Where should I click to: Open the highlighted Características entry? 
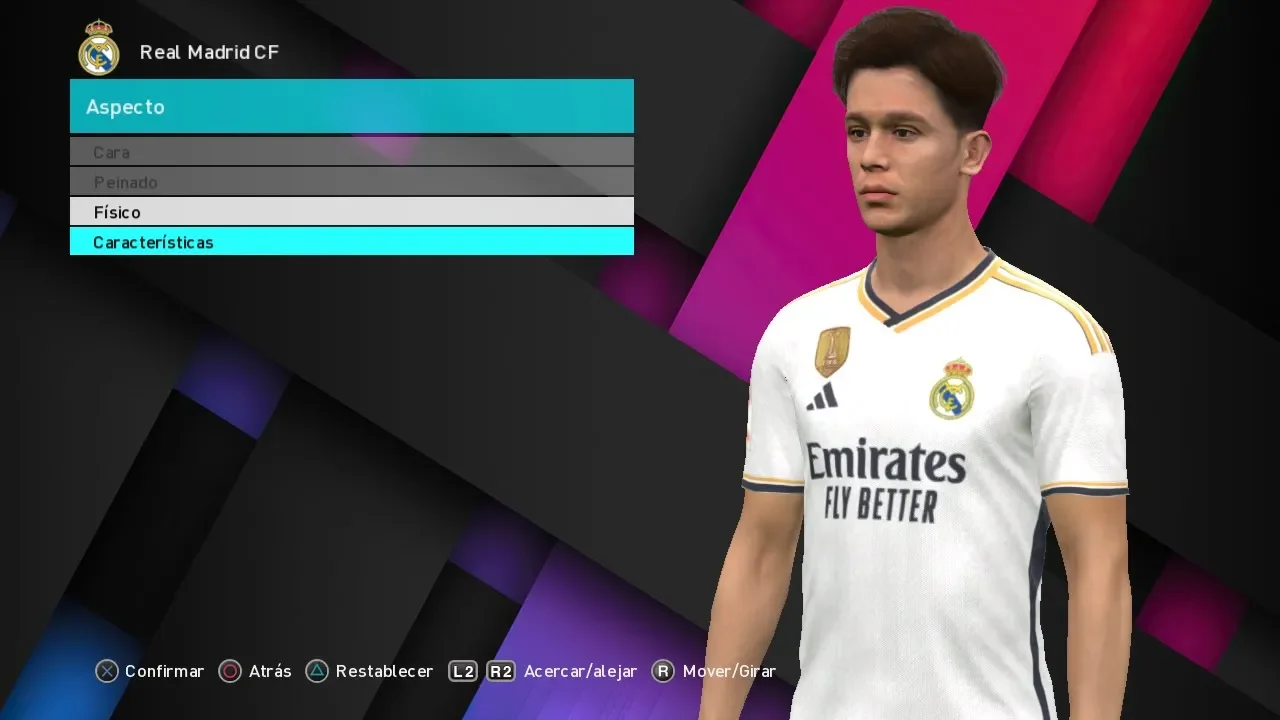pyautogui.click(x=351, y=242)
